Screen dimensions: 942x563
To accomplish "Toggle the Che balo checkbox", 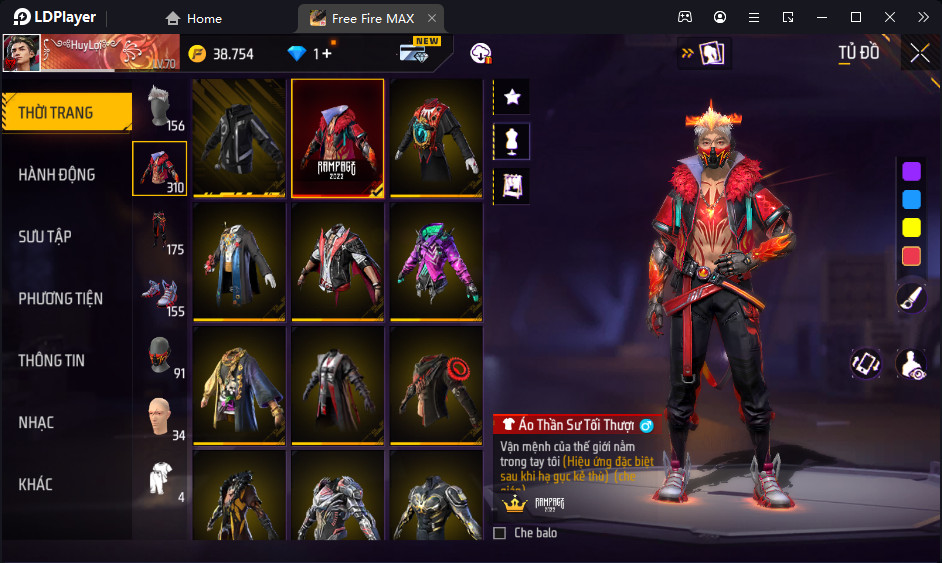I will click(x=500, y=533).
